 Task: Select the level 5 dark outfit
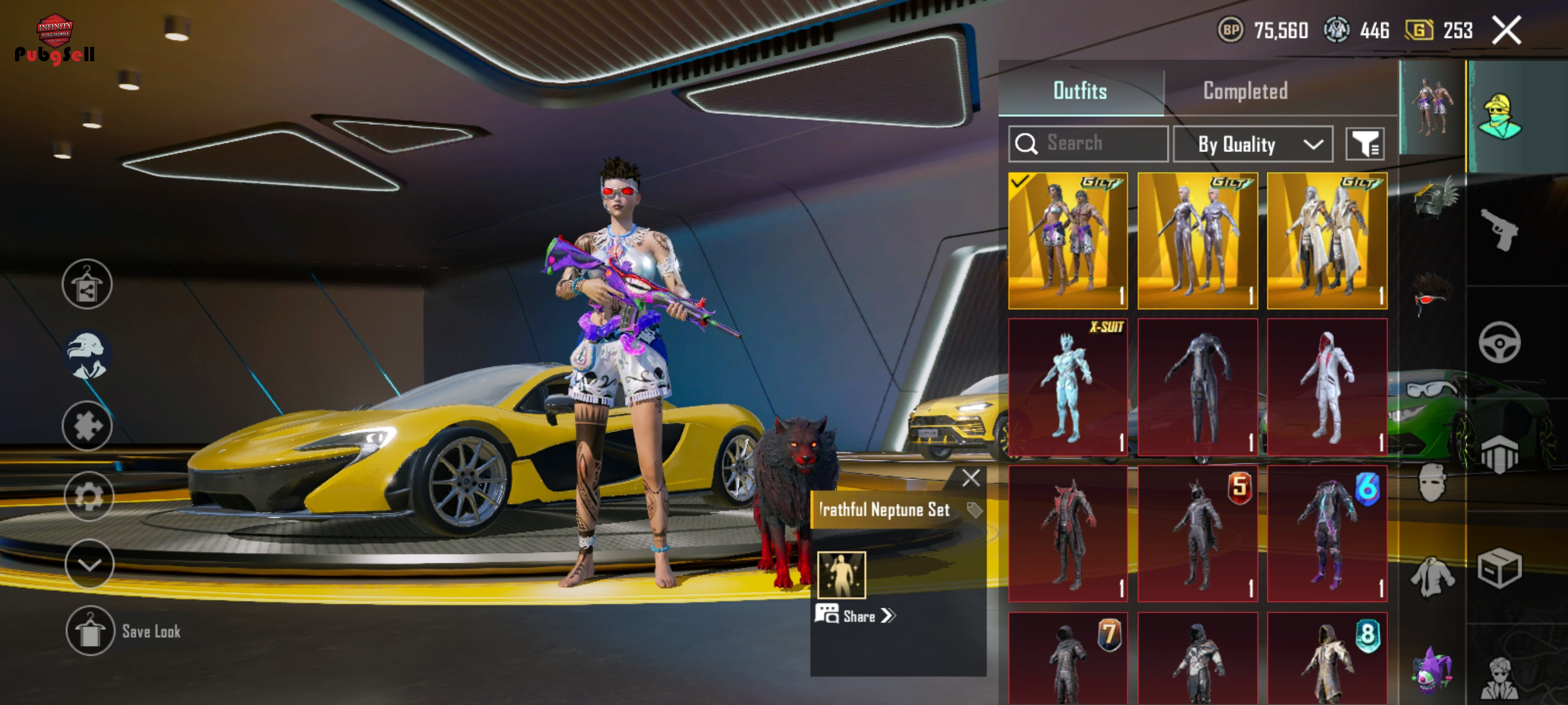tap(1197, 533)
